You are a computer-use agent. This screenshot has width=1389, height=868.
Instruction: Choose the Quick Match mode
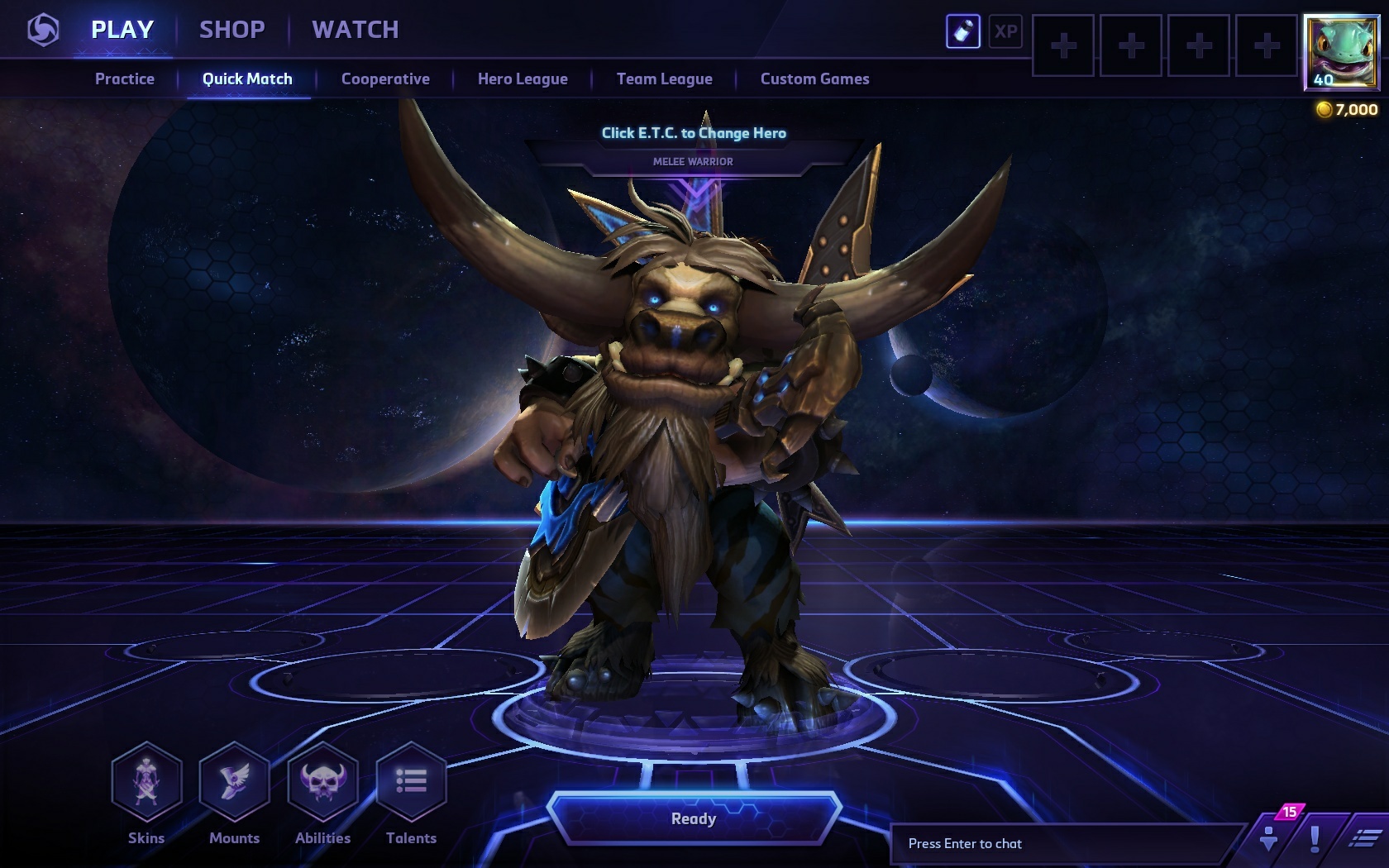click(247, 79)
